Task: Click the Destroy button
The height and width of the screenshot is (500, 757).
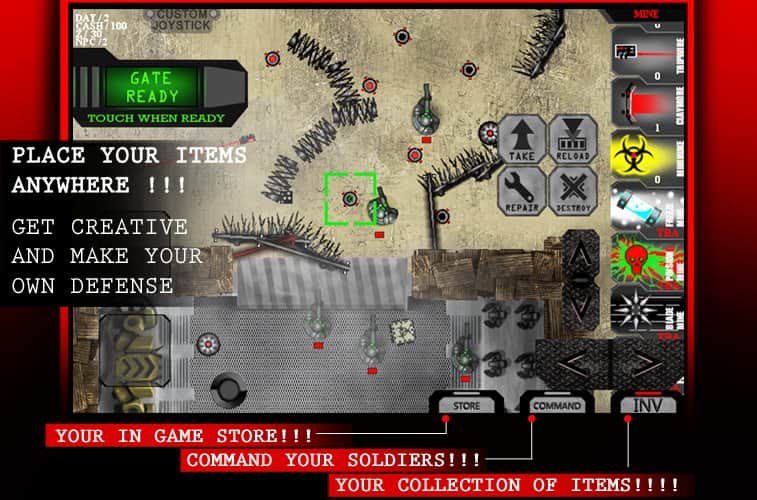Action: (574, 189)
